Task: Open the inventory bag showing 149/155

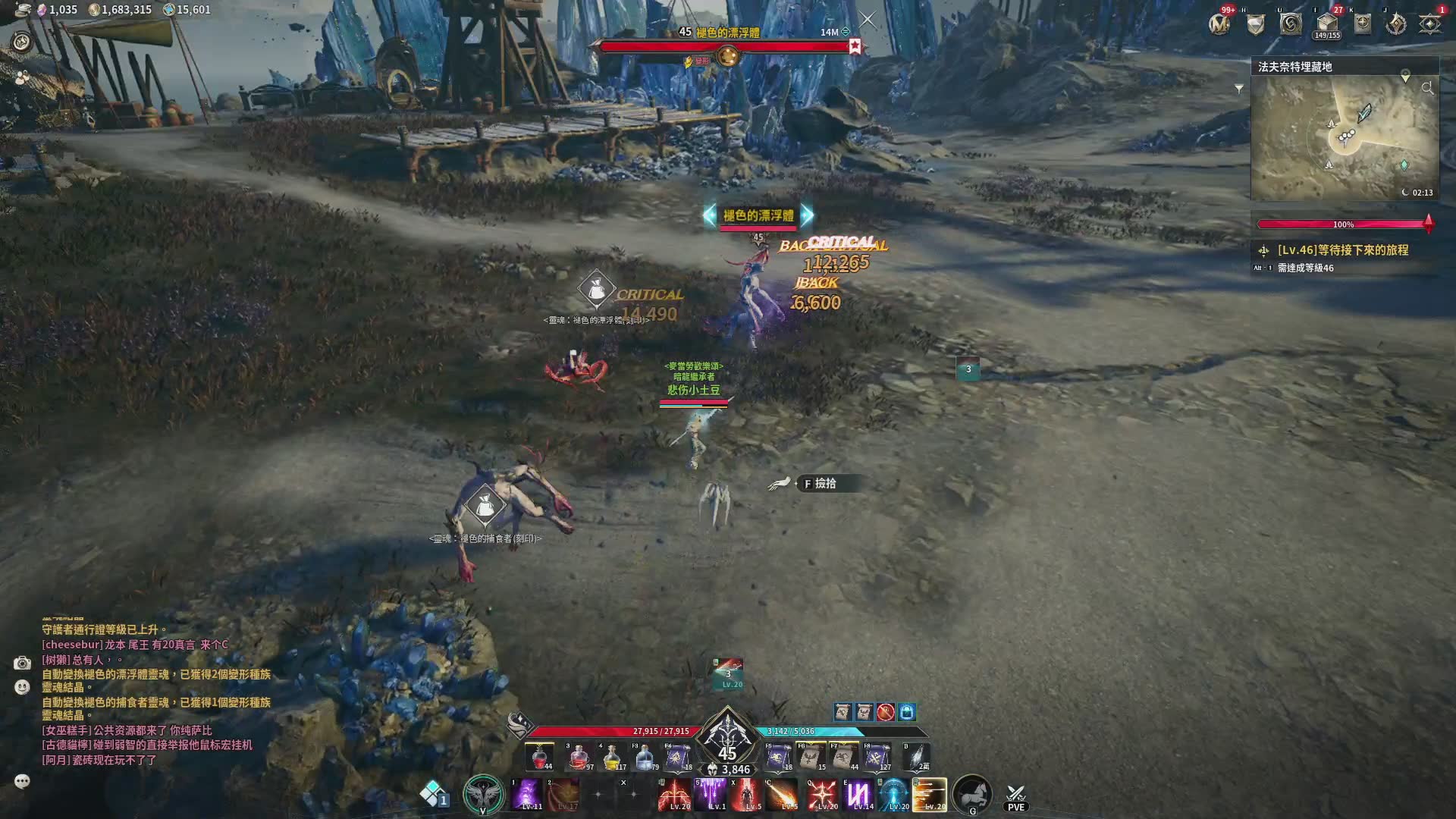Action: (x=1327, y=24)
